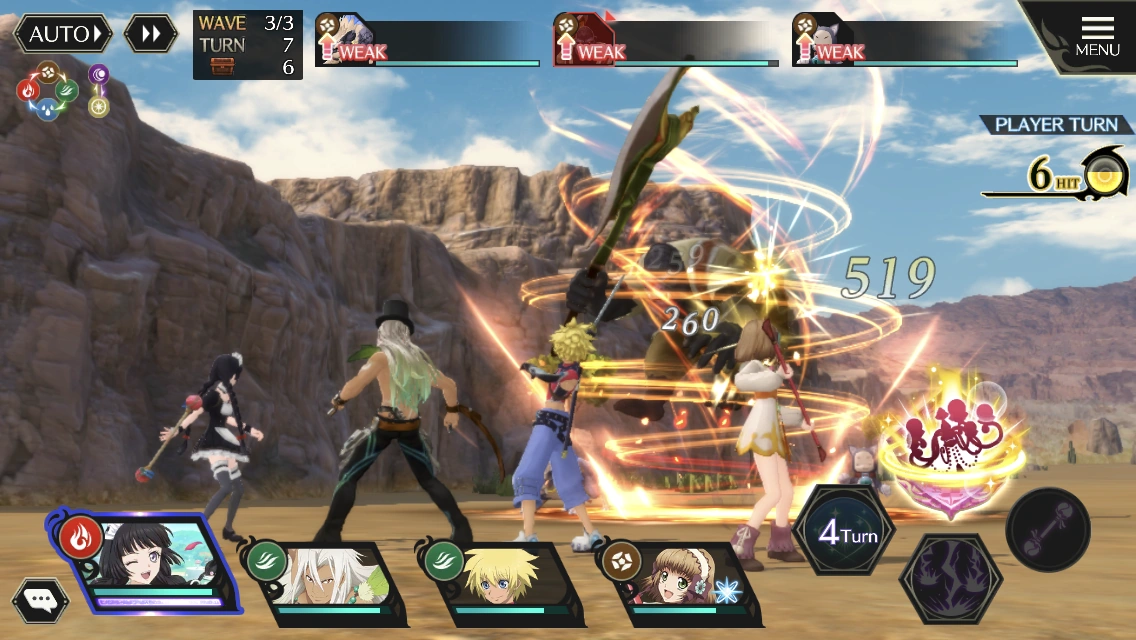Show the element affinity wheel chart

[x=47, y=92]
